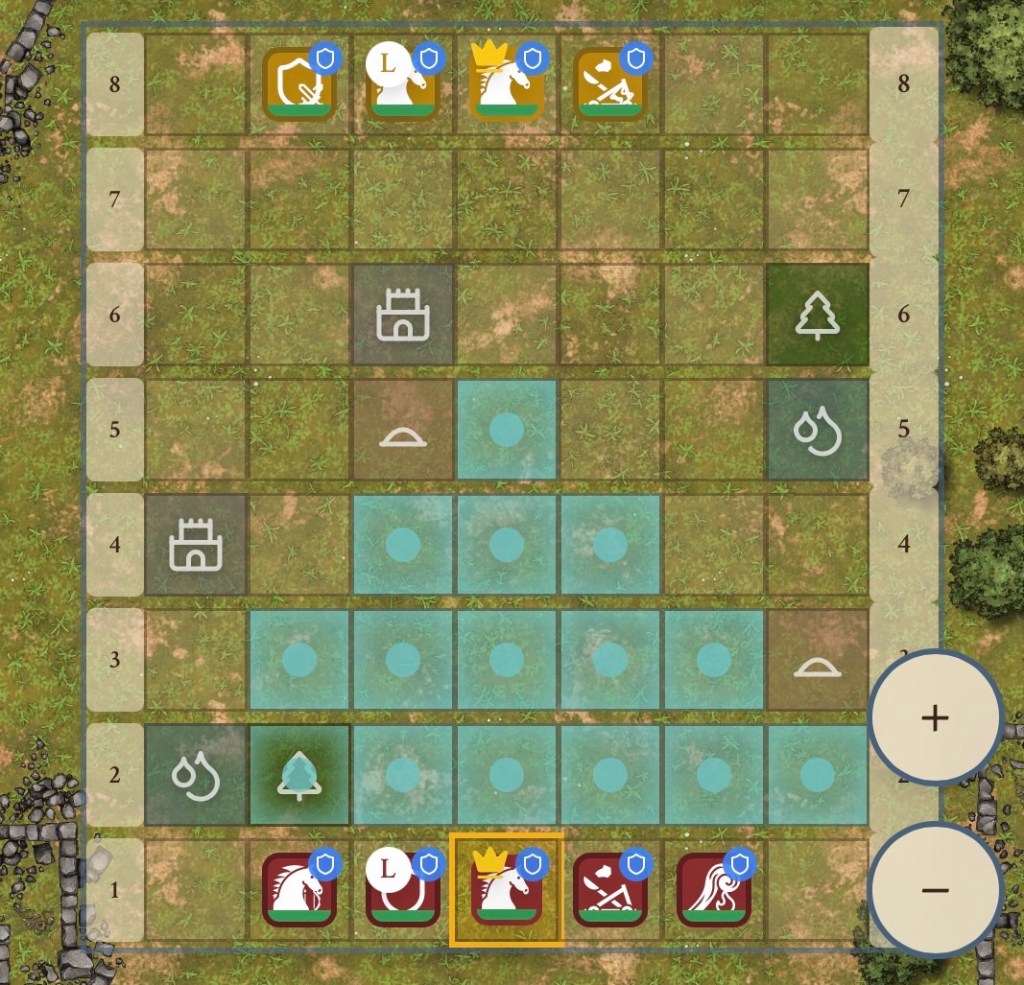Viewport: 1024px width, 985px height.
Task: Select the red uncrowned horse head unit
Action: [298, 889]
